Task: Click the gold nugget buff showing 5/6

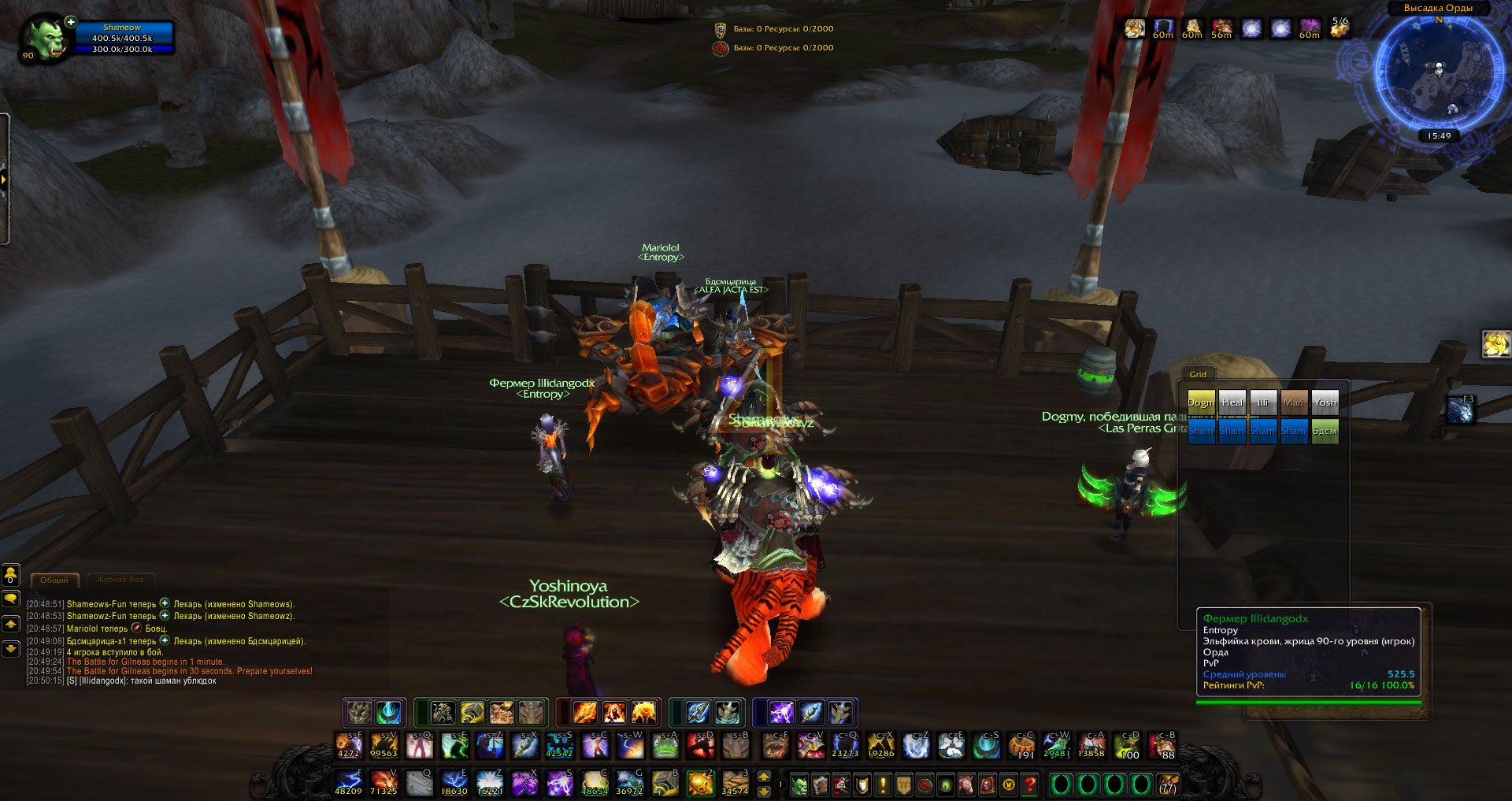Action: tap(1339, 29)
